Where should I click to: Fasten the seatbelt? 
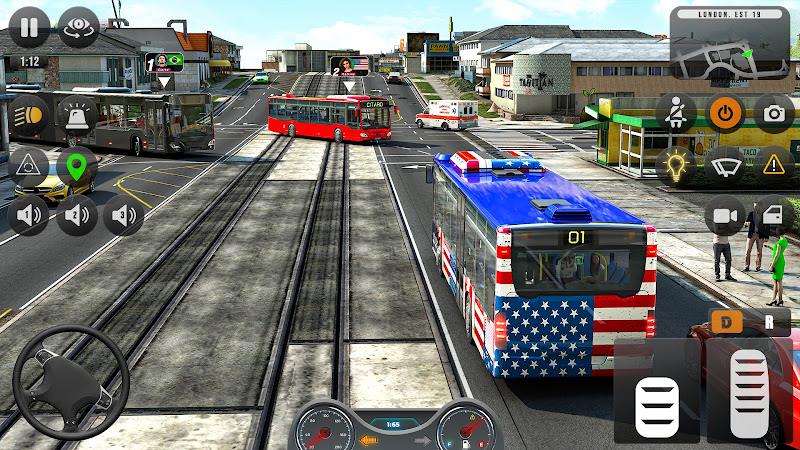pos(676,114)
